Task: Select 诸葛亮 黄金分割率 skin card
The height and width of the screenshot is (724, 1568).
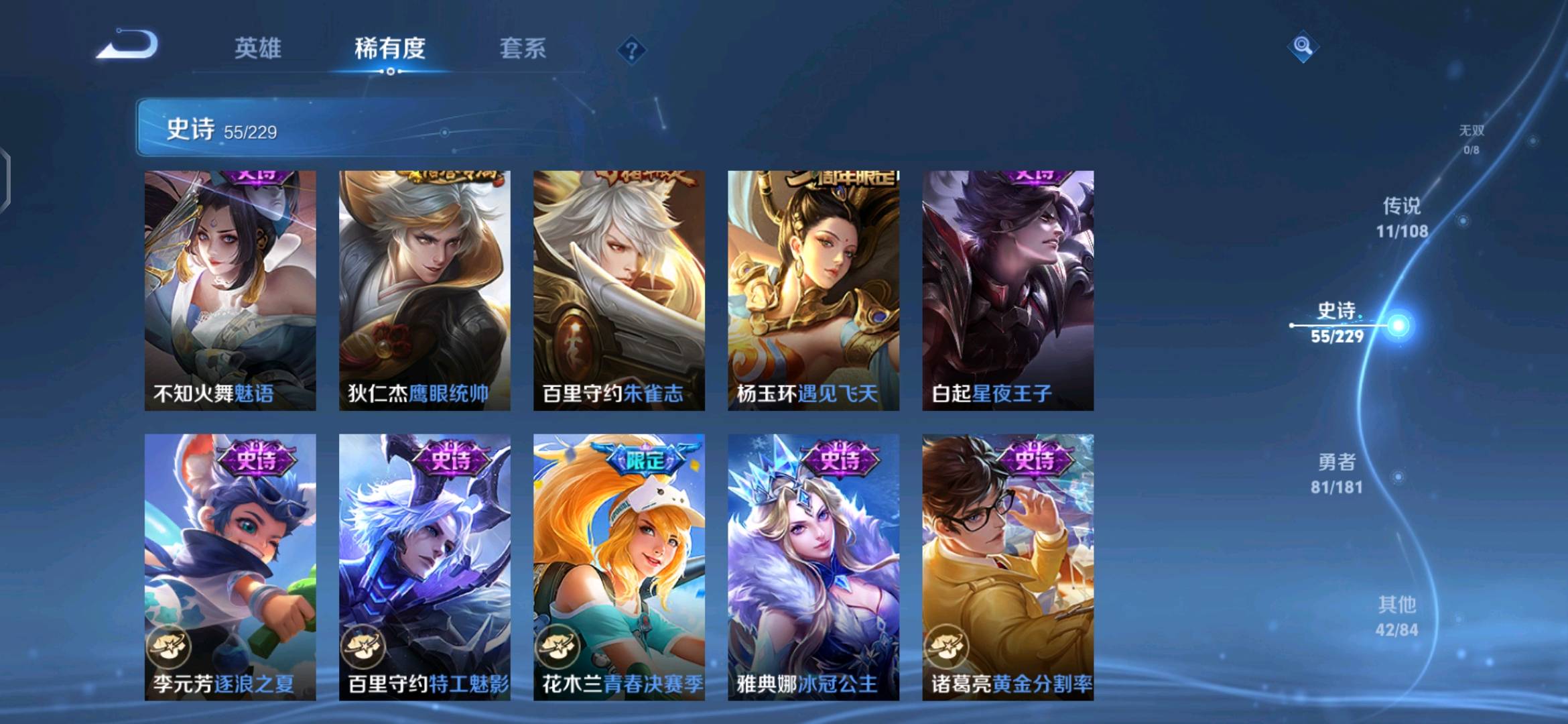Action: (1008, 567)
